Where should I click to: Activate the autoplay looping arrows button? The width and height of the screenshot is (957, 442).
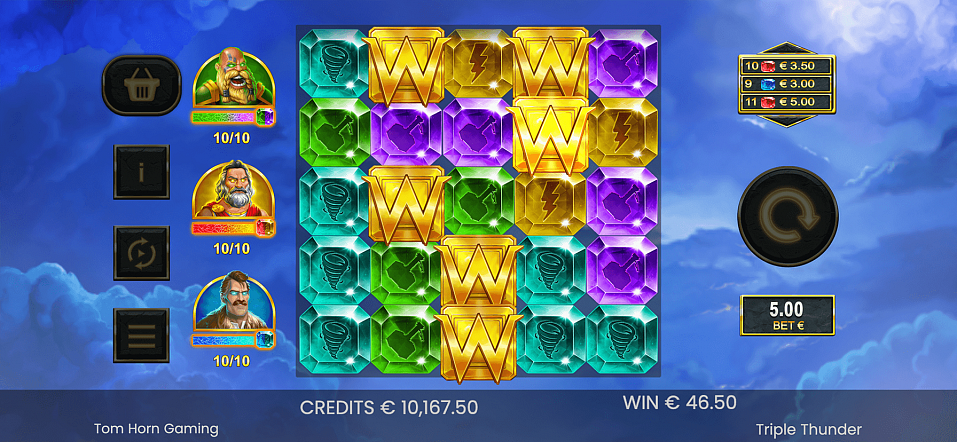coord(141,253)
